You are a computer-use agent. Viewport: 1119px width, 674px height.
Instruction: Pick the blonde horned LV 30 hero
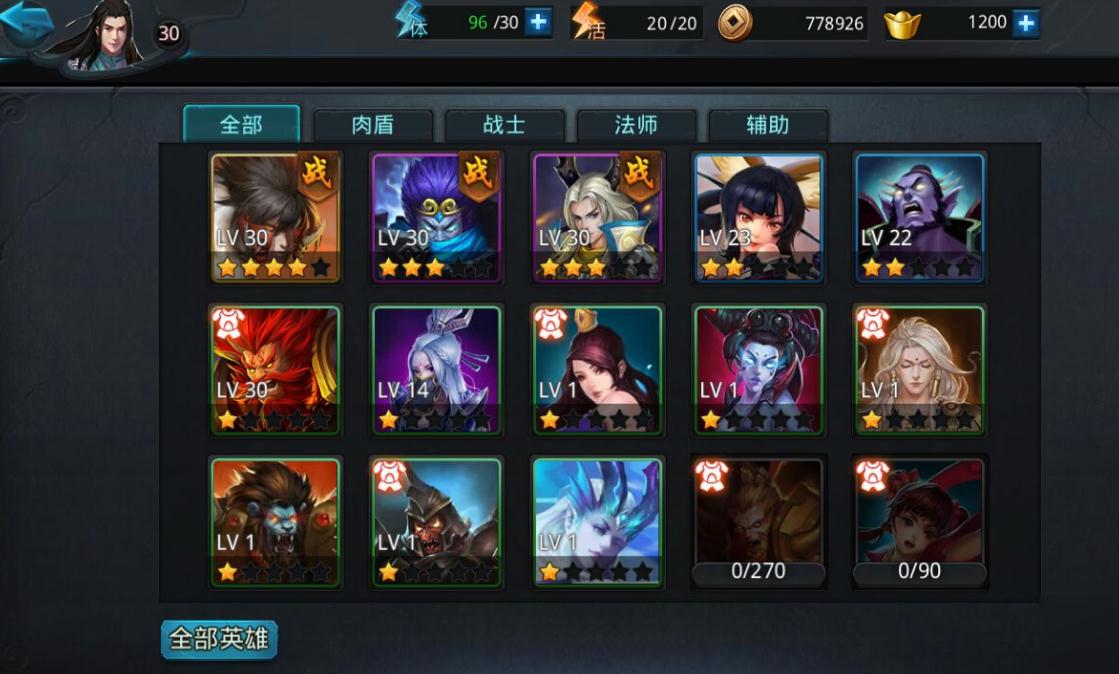tap(597, 217)
